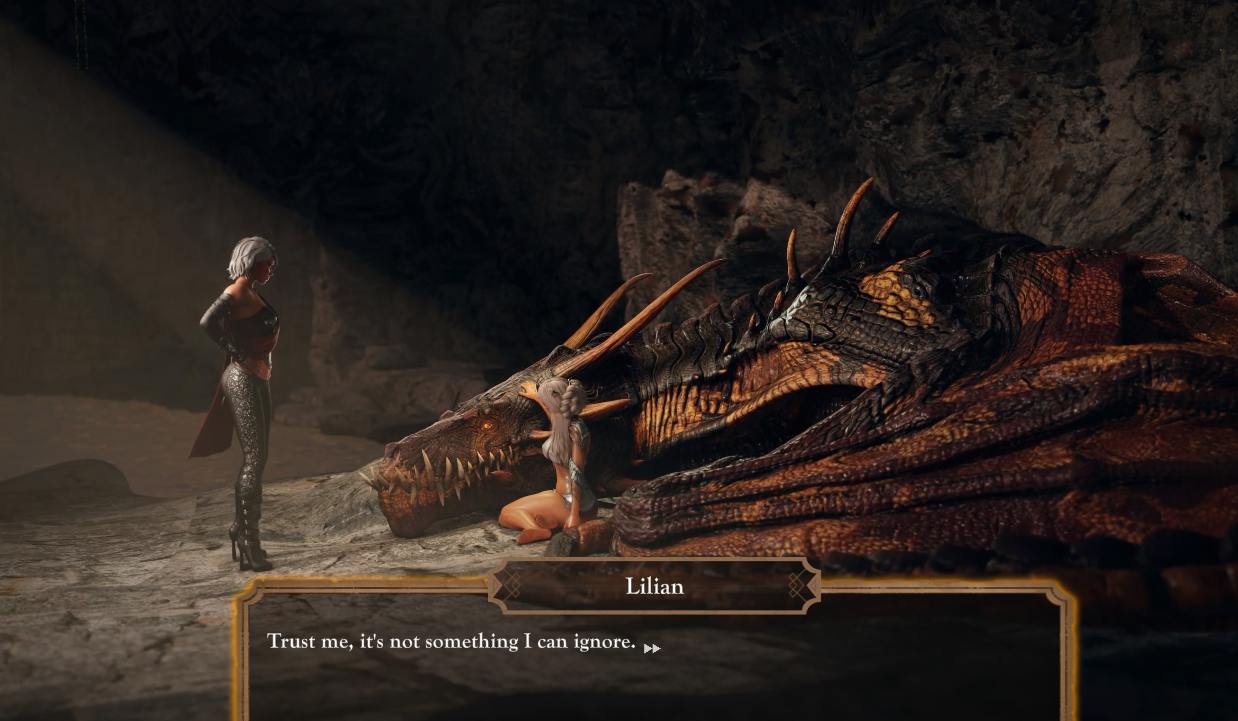Click the fast-forward arrows after the dialogue line
This screenshot has height=721, width=1238.
(x=652, y=648)
